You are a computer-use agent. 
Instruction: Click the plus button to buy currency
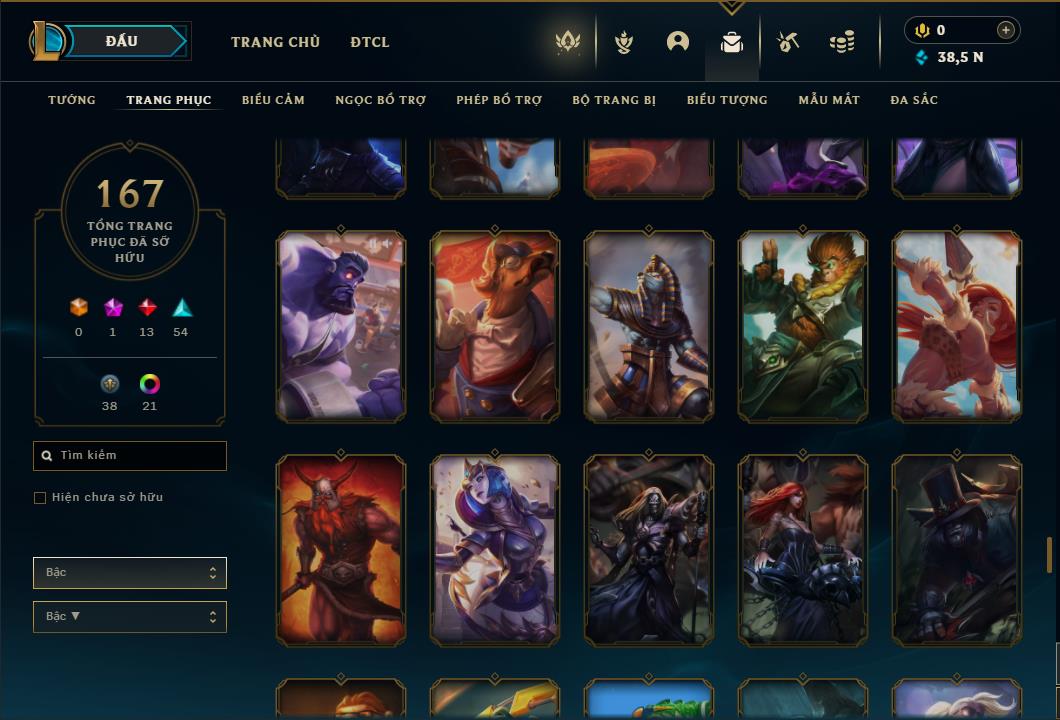click(1006, 30)
